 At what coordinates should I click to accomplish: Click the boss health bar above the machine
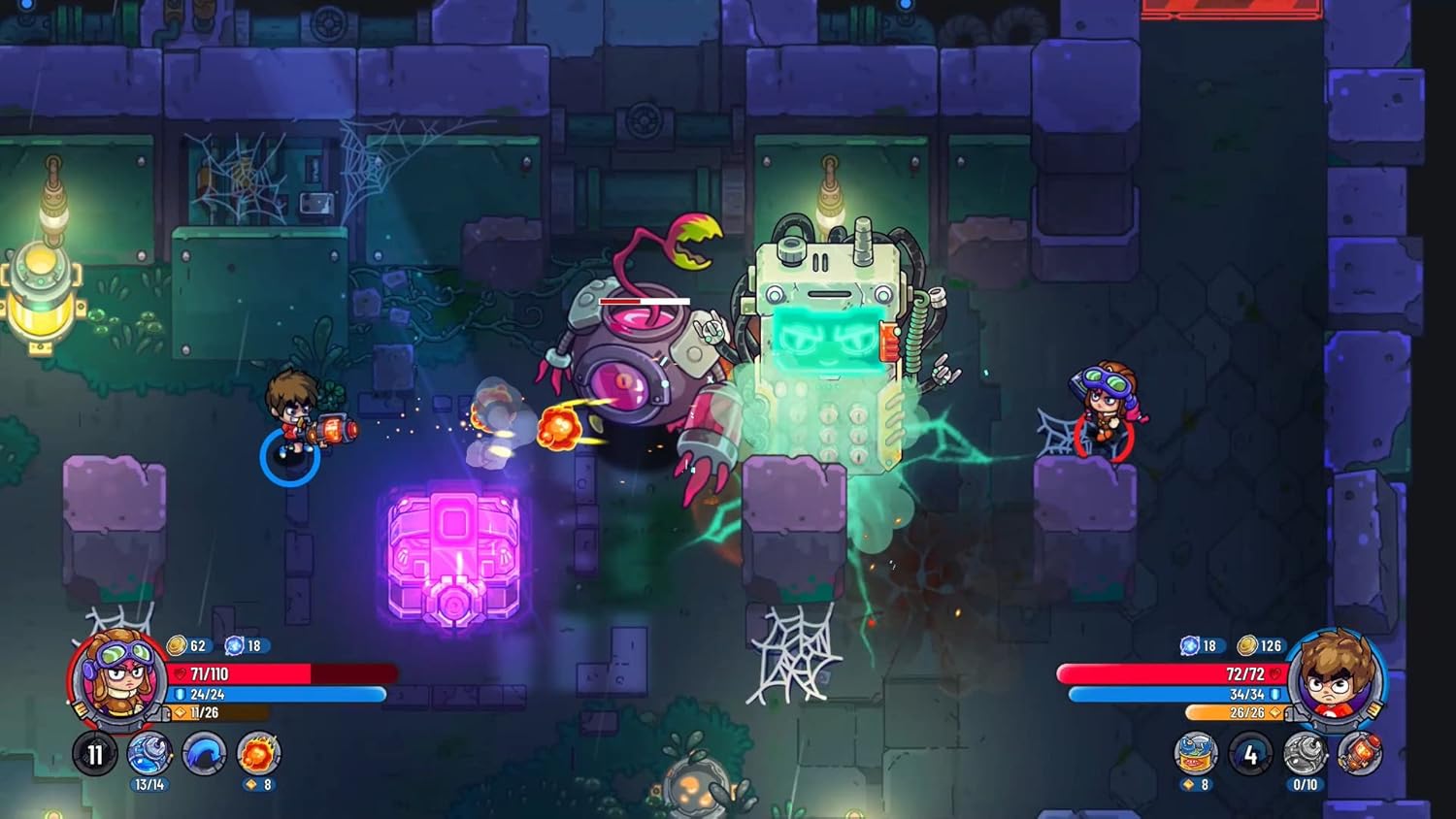pos(646,302)
